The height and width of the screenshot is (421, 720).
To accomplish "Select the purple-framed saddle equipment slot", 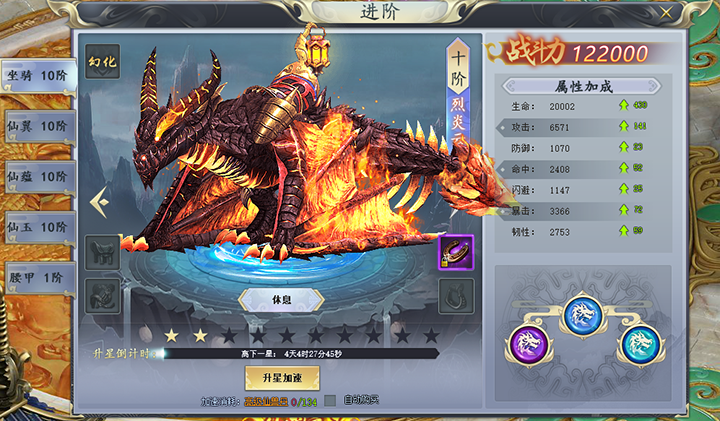I will click(456, 252).
